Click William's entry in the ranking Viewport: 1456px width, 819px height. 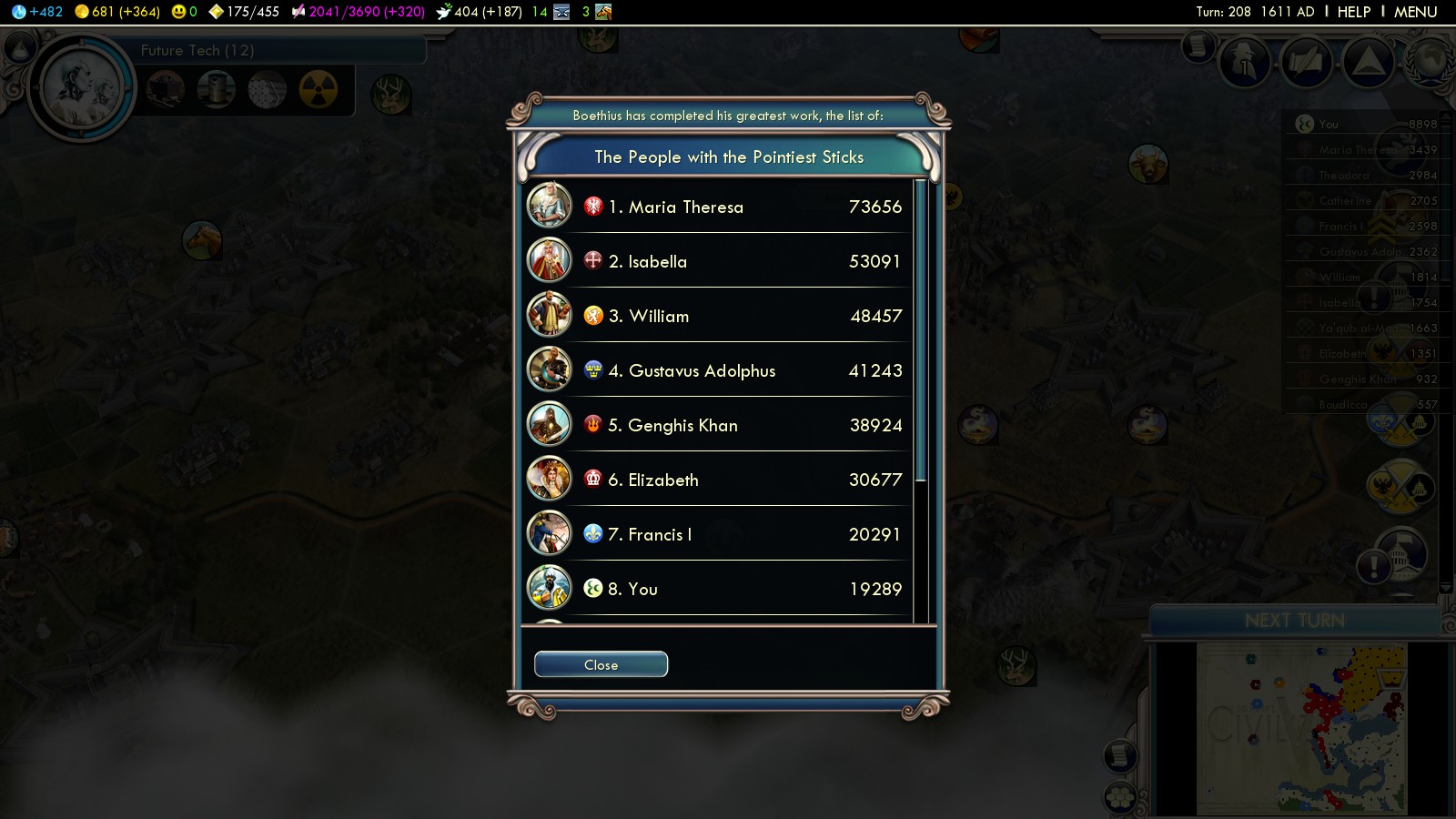point(717,316)
